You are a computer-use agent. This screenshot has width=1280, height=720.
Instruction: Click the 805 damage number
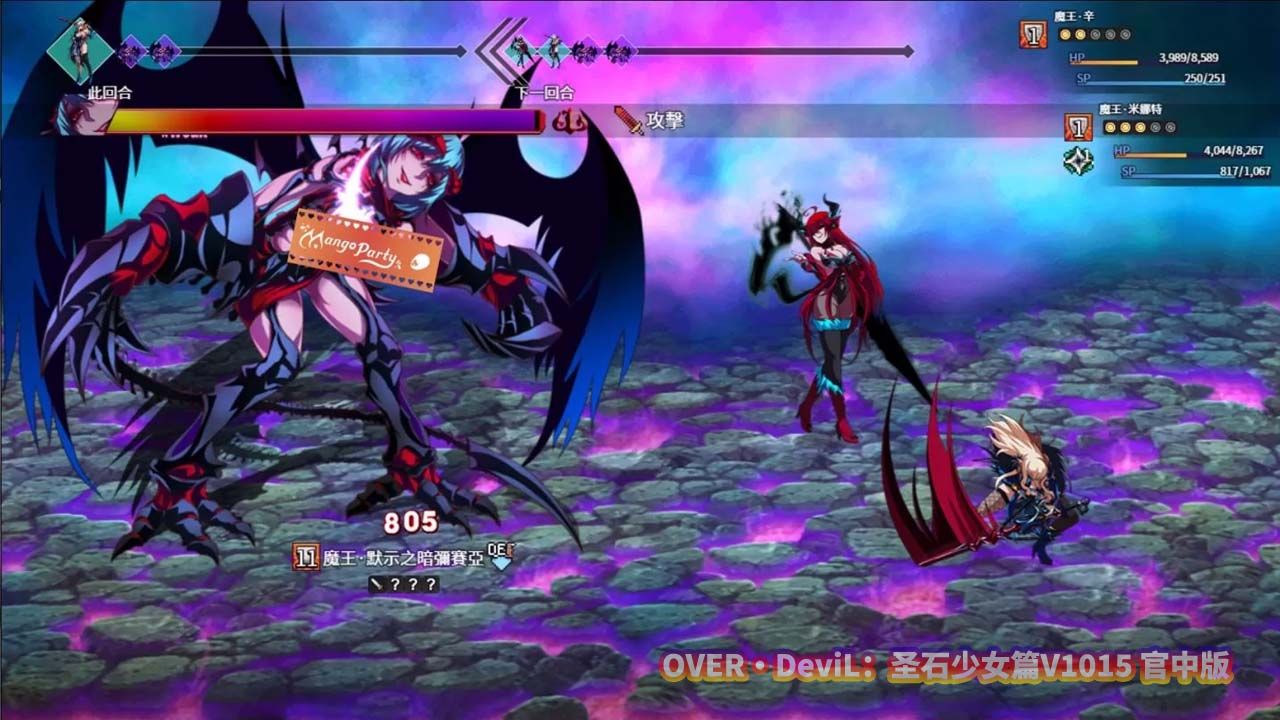pyautogui.click(x=411, y=520)
